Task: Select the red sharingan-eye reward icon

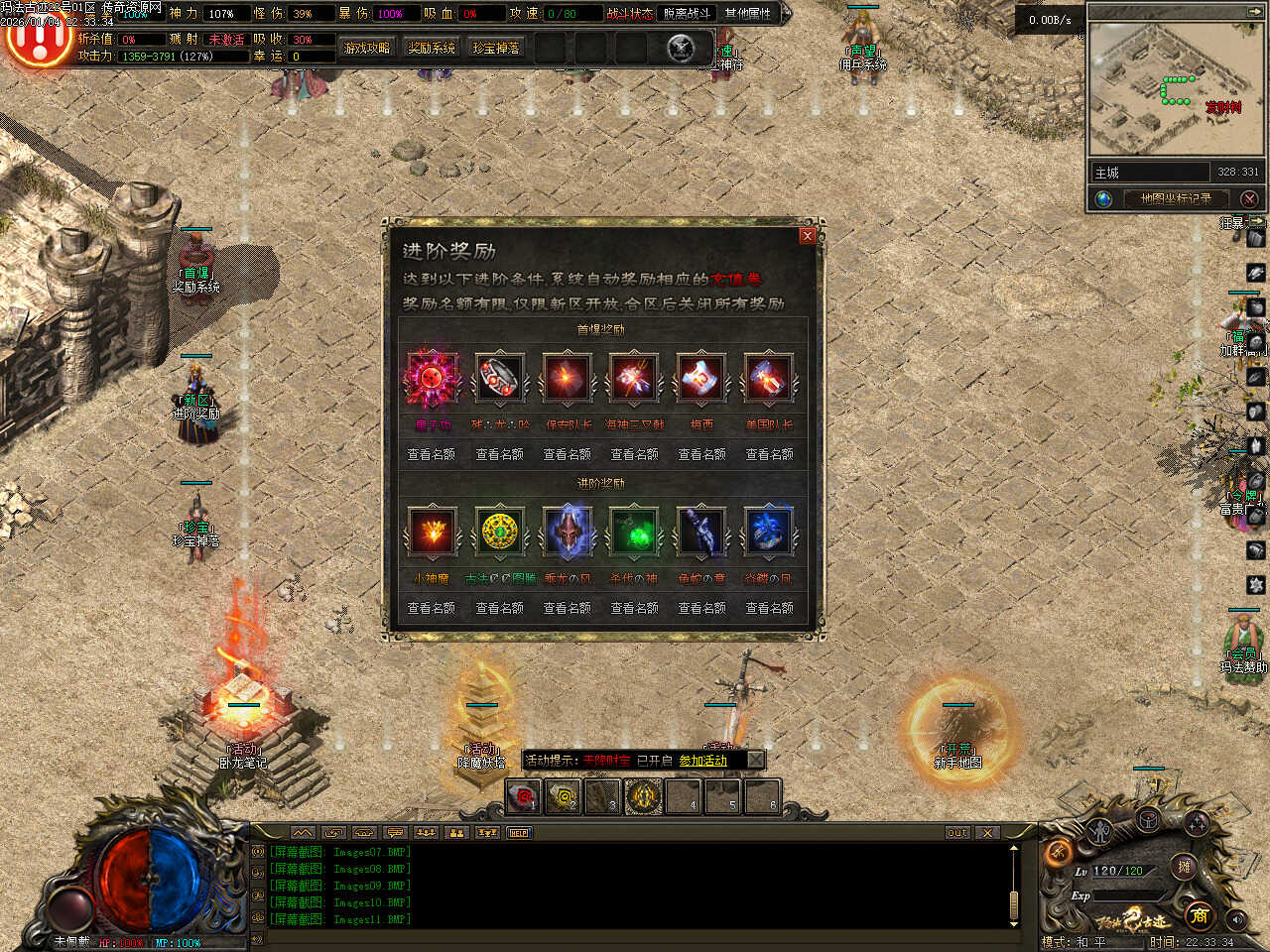Action: [432, 378]
